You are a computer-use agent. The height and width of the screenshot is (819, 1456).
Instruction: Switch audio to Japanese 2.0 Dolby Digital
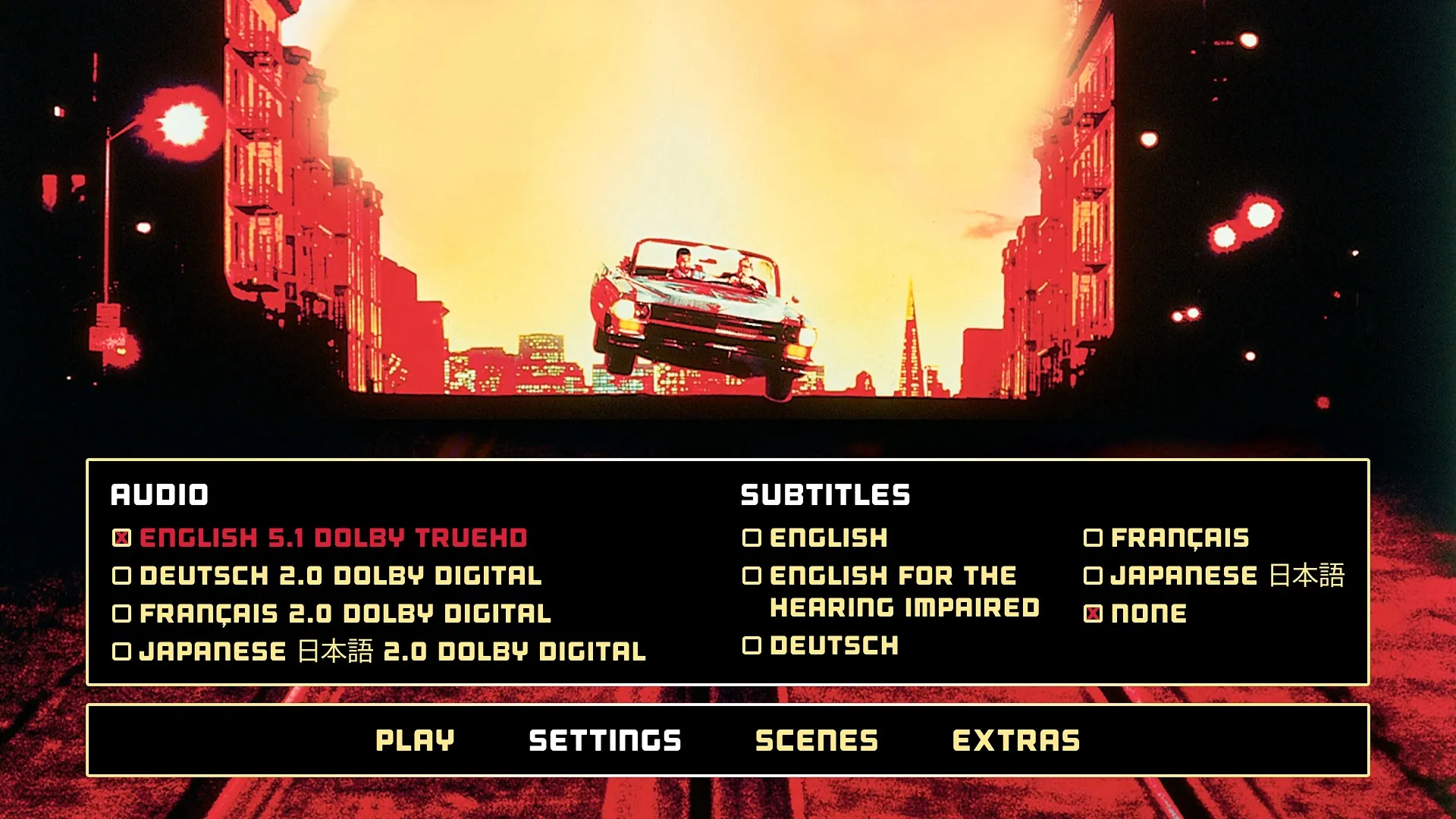(x=387, y=648)
